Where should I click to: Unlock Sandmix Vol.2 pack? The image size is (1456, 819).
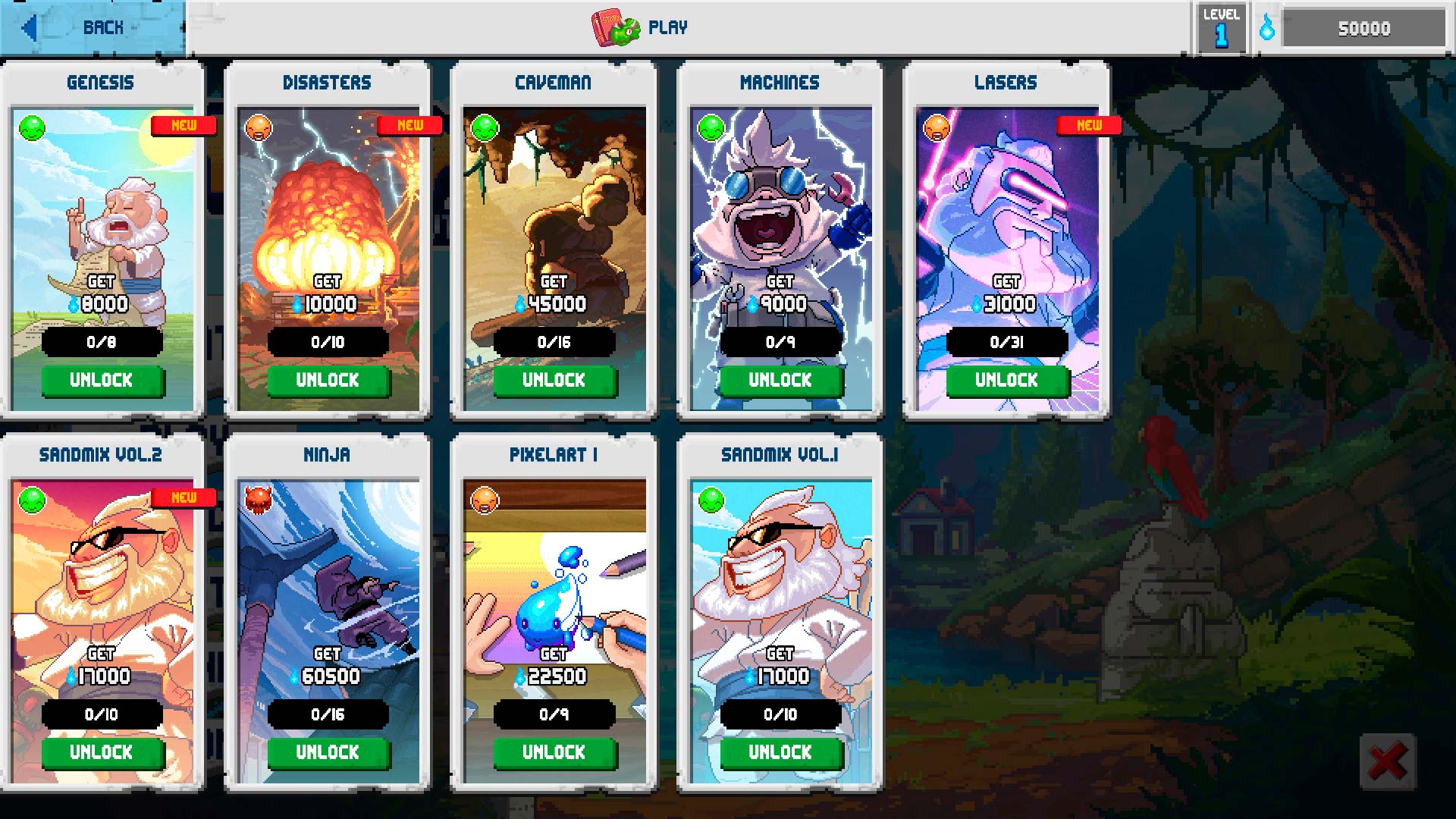(102, 752)
